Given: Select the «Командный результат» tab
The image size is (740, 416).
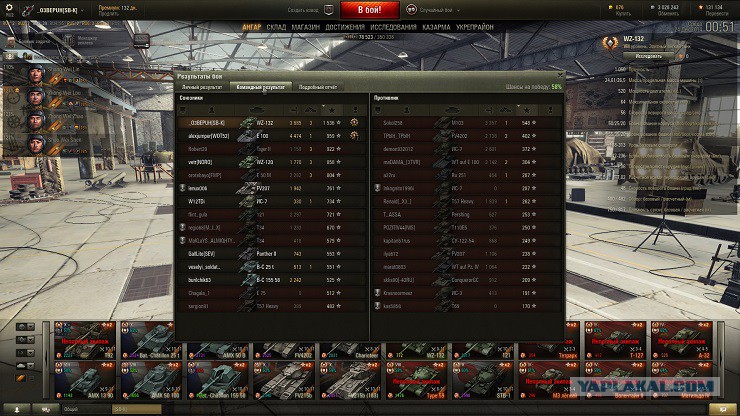Looking at the screenshot, I should 261,87.
